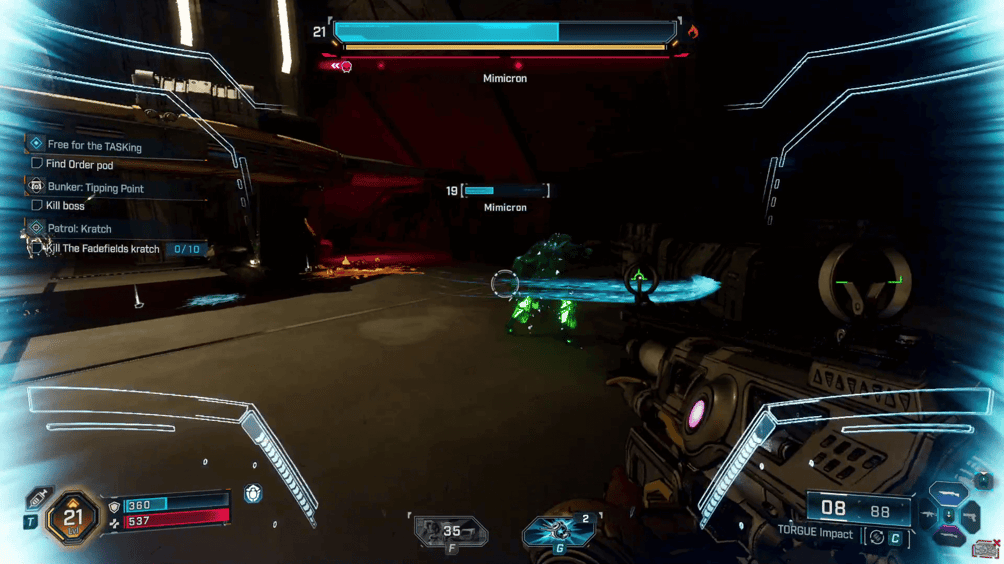Select the Patrol: Kratch mission entry
This screenshot has height=564, width=1004.
click(79, 229)
